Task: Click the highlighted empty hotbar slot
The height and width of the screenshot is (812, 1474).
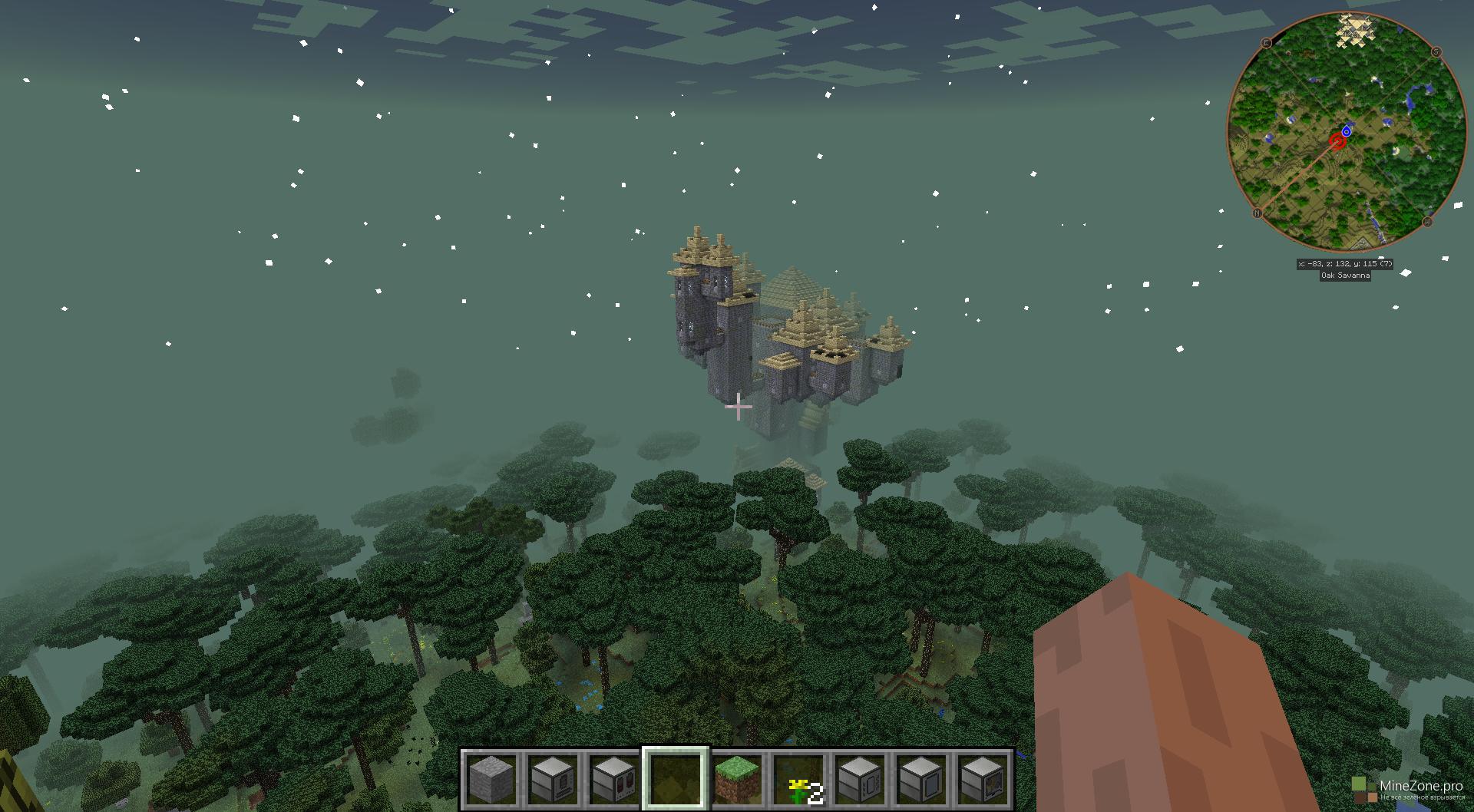Action: click(x=676, y=778)
